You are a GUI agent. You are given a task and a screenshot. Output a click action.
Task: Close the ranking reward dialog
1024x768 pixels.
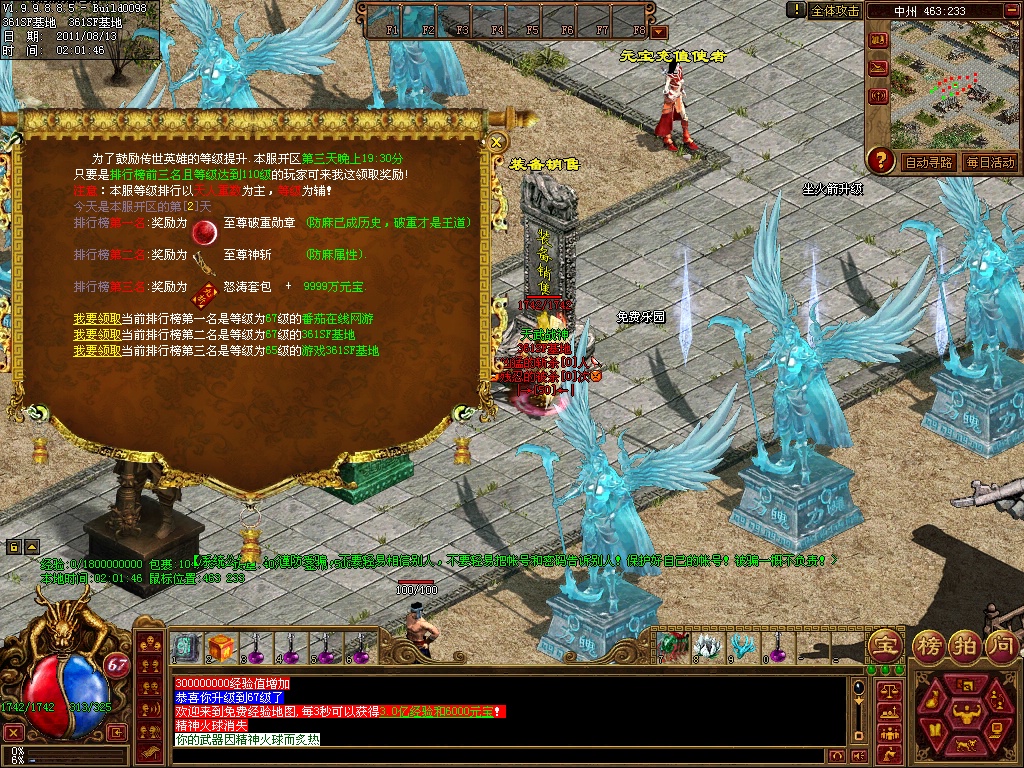click(x=497, y=143)
